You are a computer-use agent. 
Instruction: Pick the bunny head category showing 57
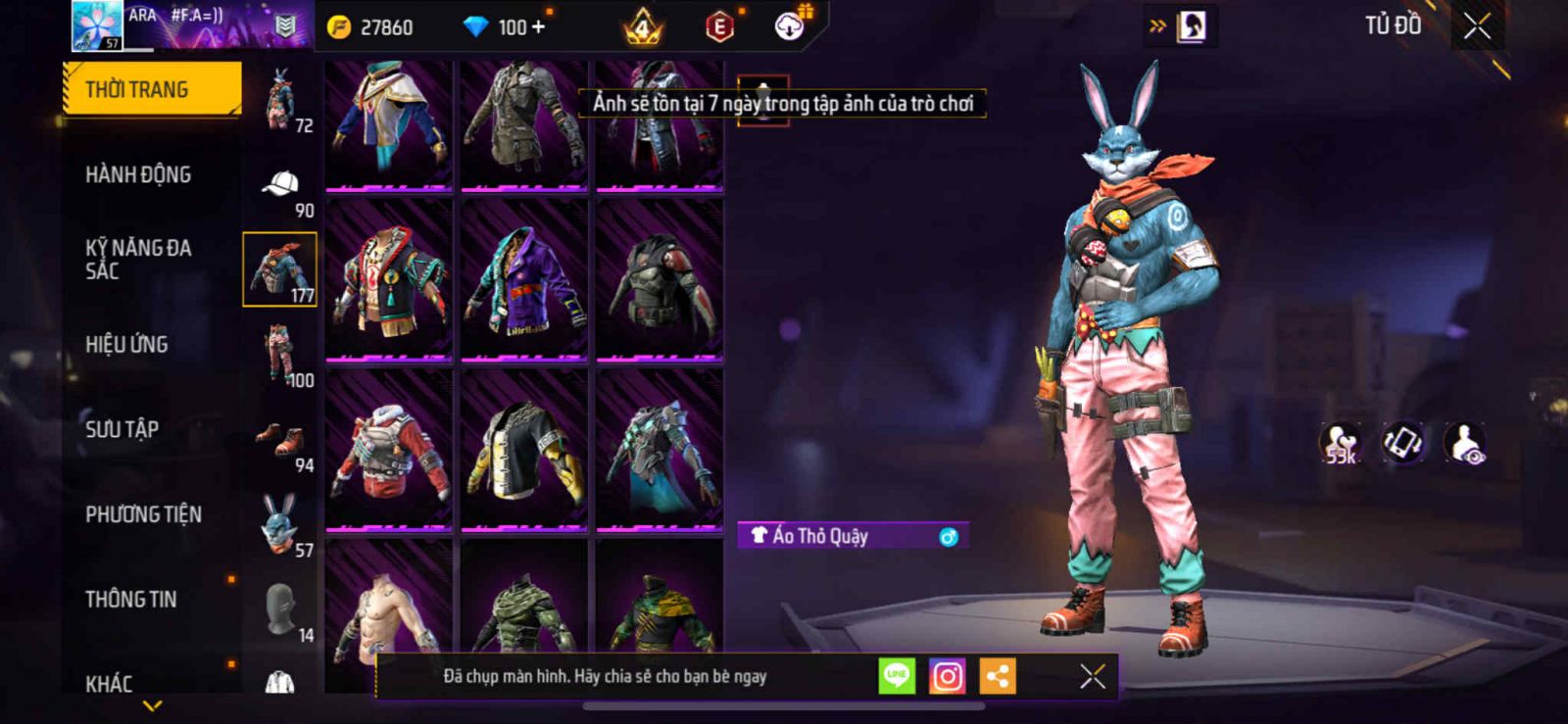(280, 525)
